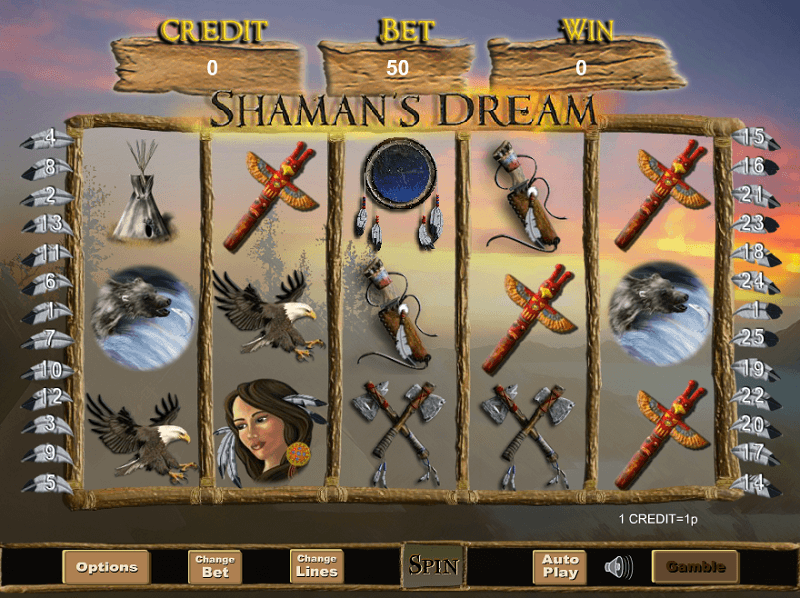Select the payline 15 feather marker
800x598 pixels.
pos(752,138)
